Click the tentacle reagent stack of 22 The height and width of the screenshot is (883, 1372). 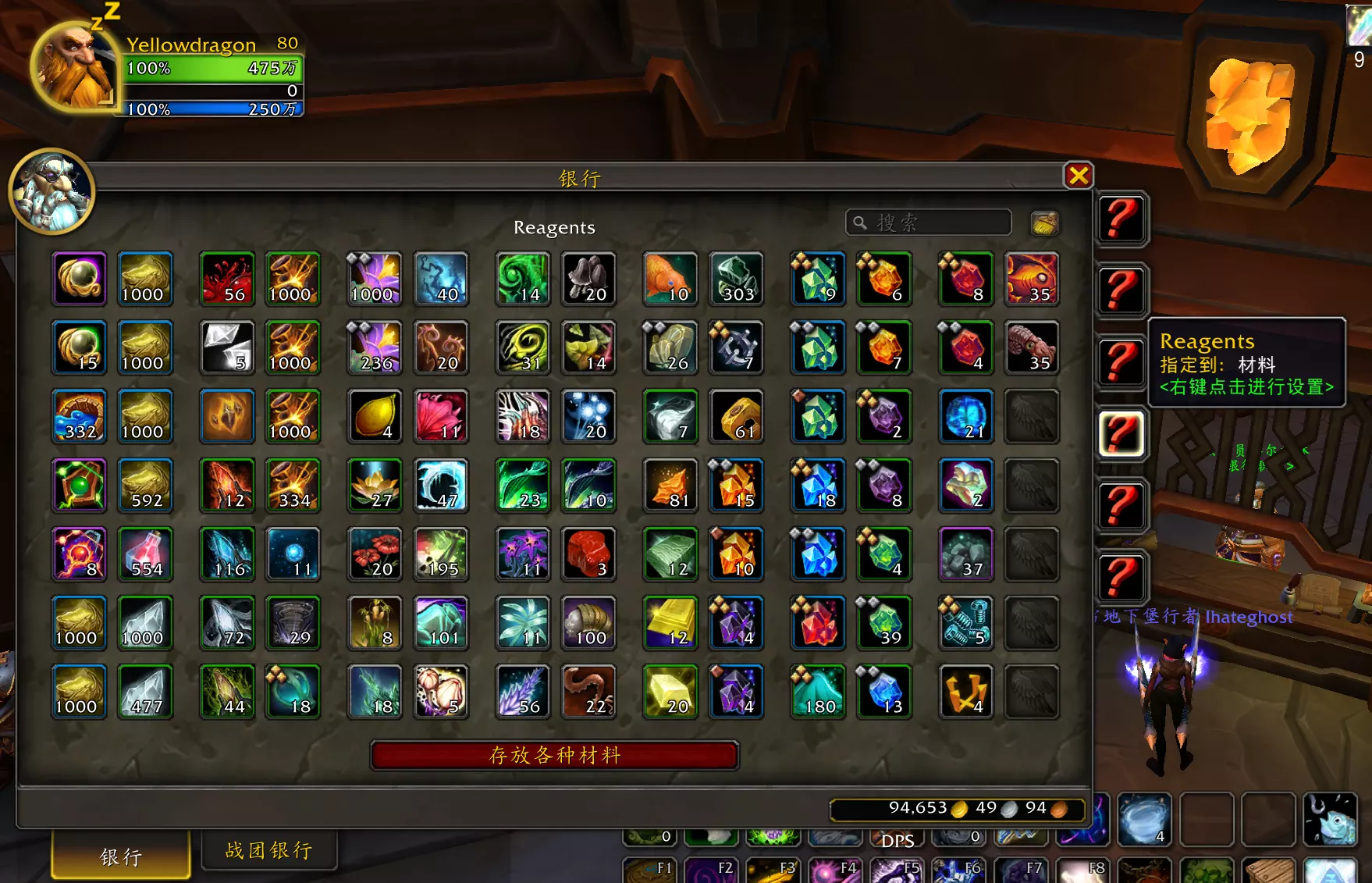click(589, 691)
